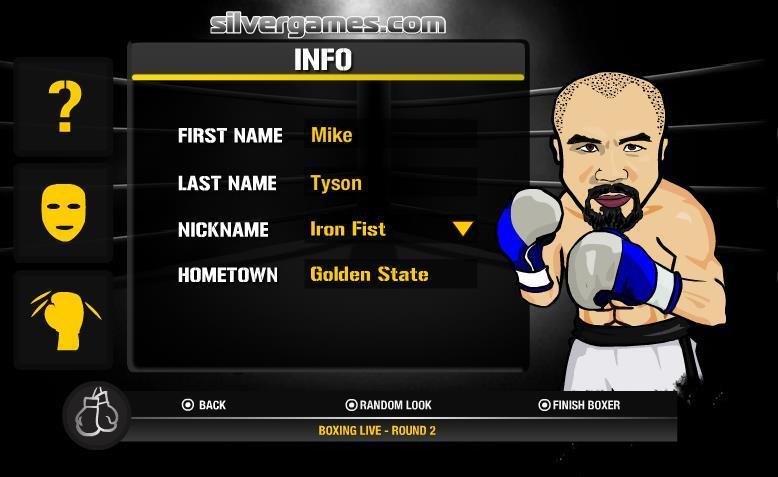Edit the Hometown field showing Golden State
The image size is (778, 477).
coord(390,274)
